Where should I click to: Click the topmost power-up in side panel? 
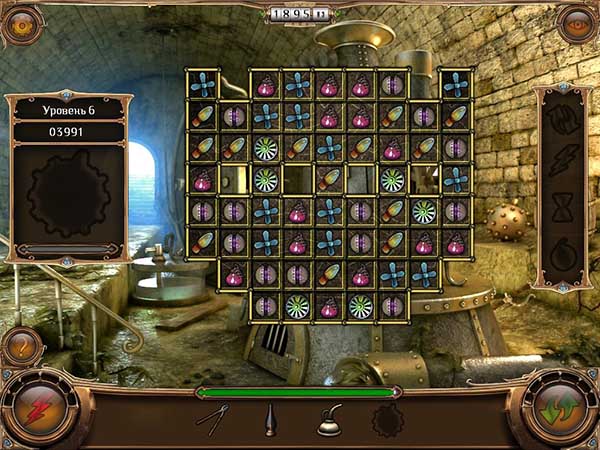pos(562,117)
